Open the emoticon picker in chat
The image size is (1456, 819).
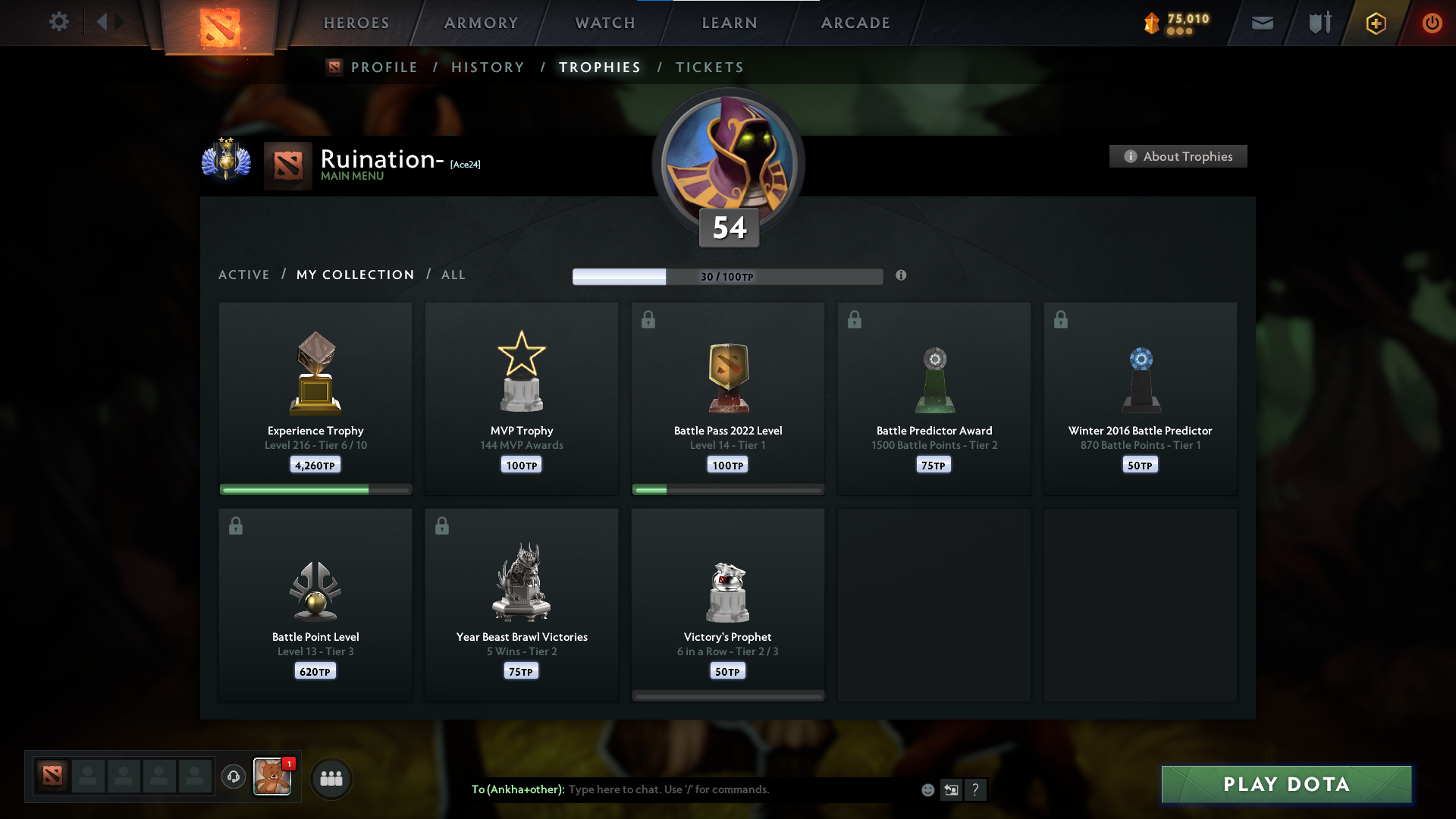point(927,789)
